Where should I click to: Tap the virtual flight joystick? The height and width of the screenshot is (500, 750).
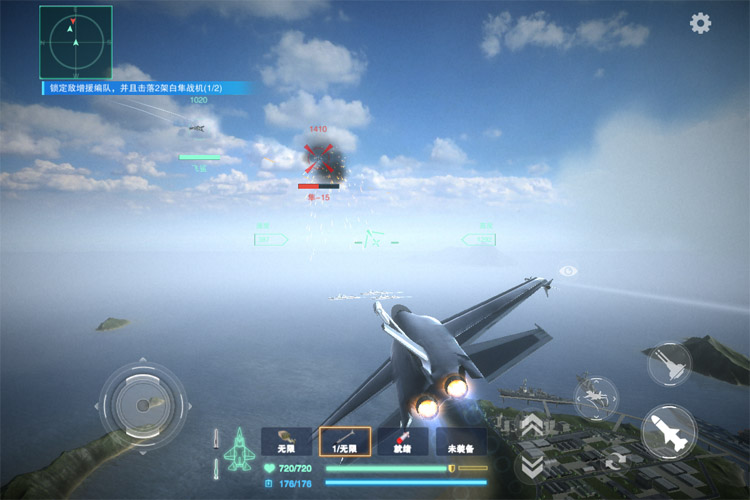pyautogui.click(x=140, y=404)
